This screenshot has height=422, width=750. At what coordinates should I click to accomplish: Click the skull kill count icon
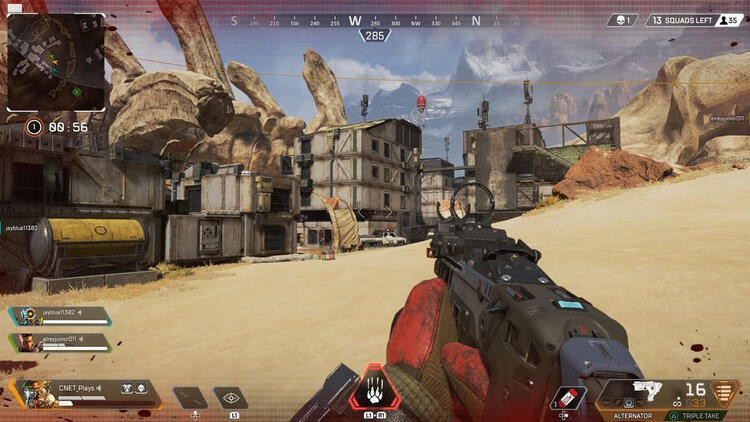[x=621, y=20]
